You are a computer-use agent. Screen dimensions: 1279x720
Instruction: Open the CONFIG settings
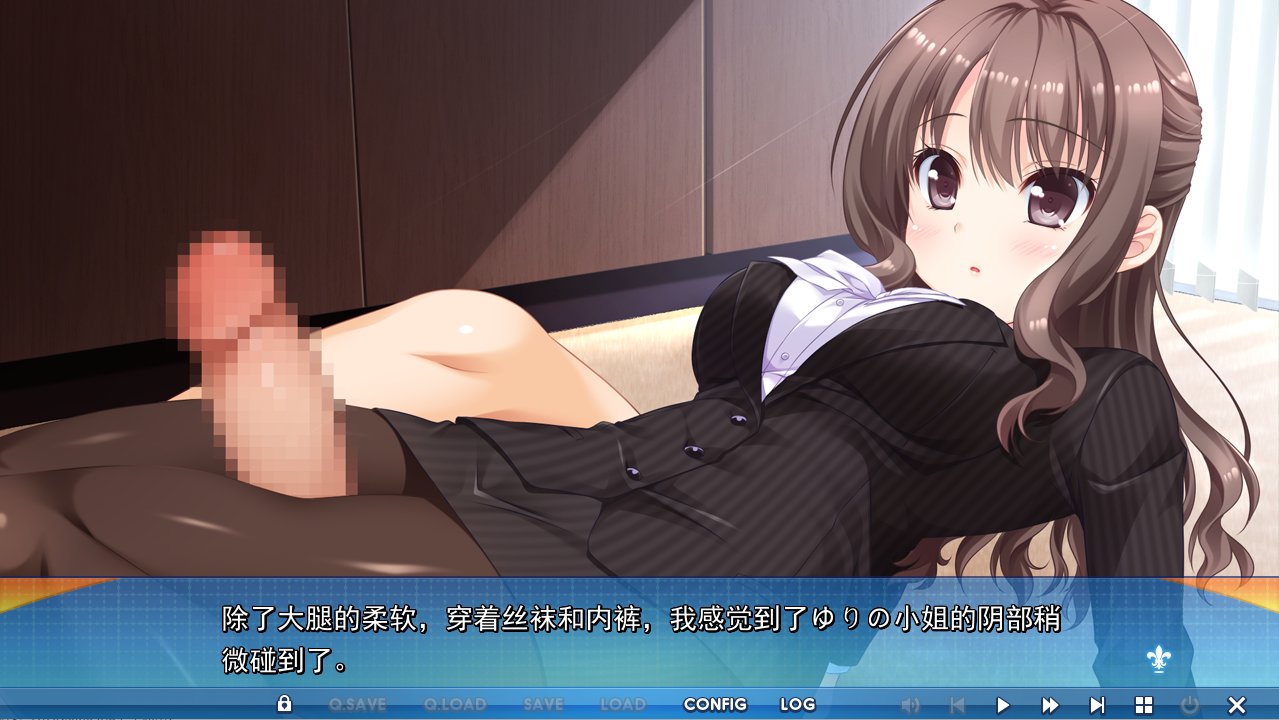coord(715,704)
